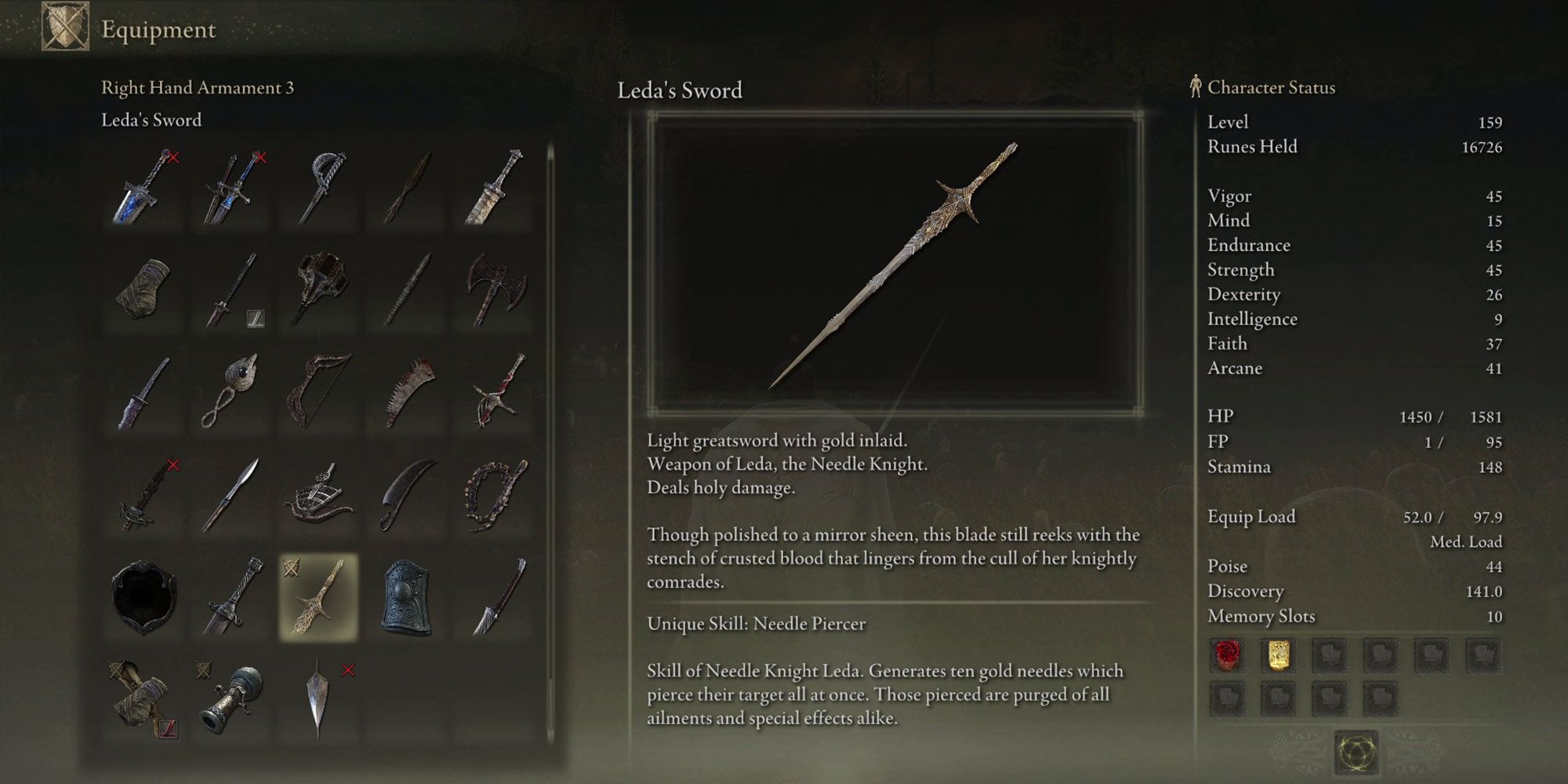1568x784 pixels.
Task: Click the Right Hand Armament 3 slot label
Action: (196, 88)
